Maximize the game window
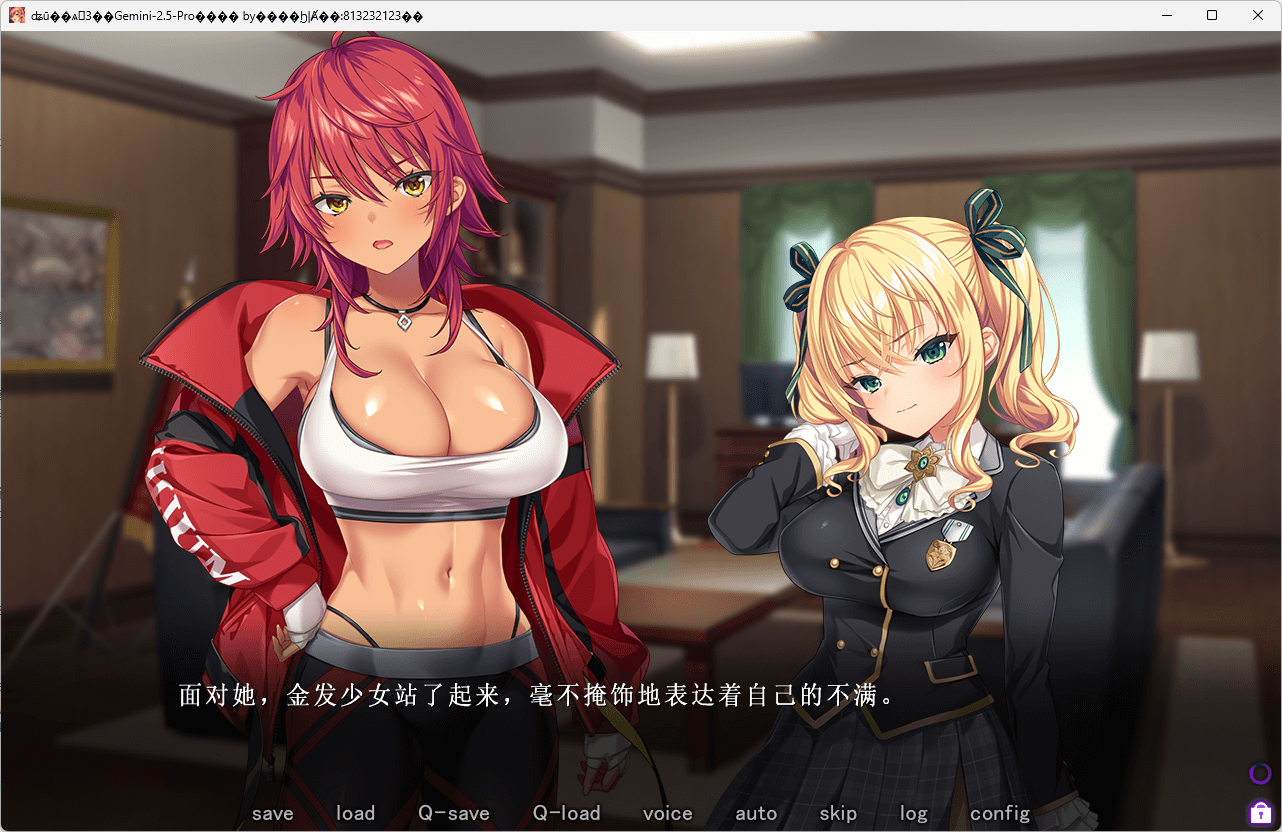This screenshot has height=832, width=1282. (1212, 15)
